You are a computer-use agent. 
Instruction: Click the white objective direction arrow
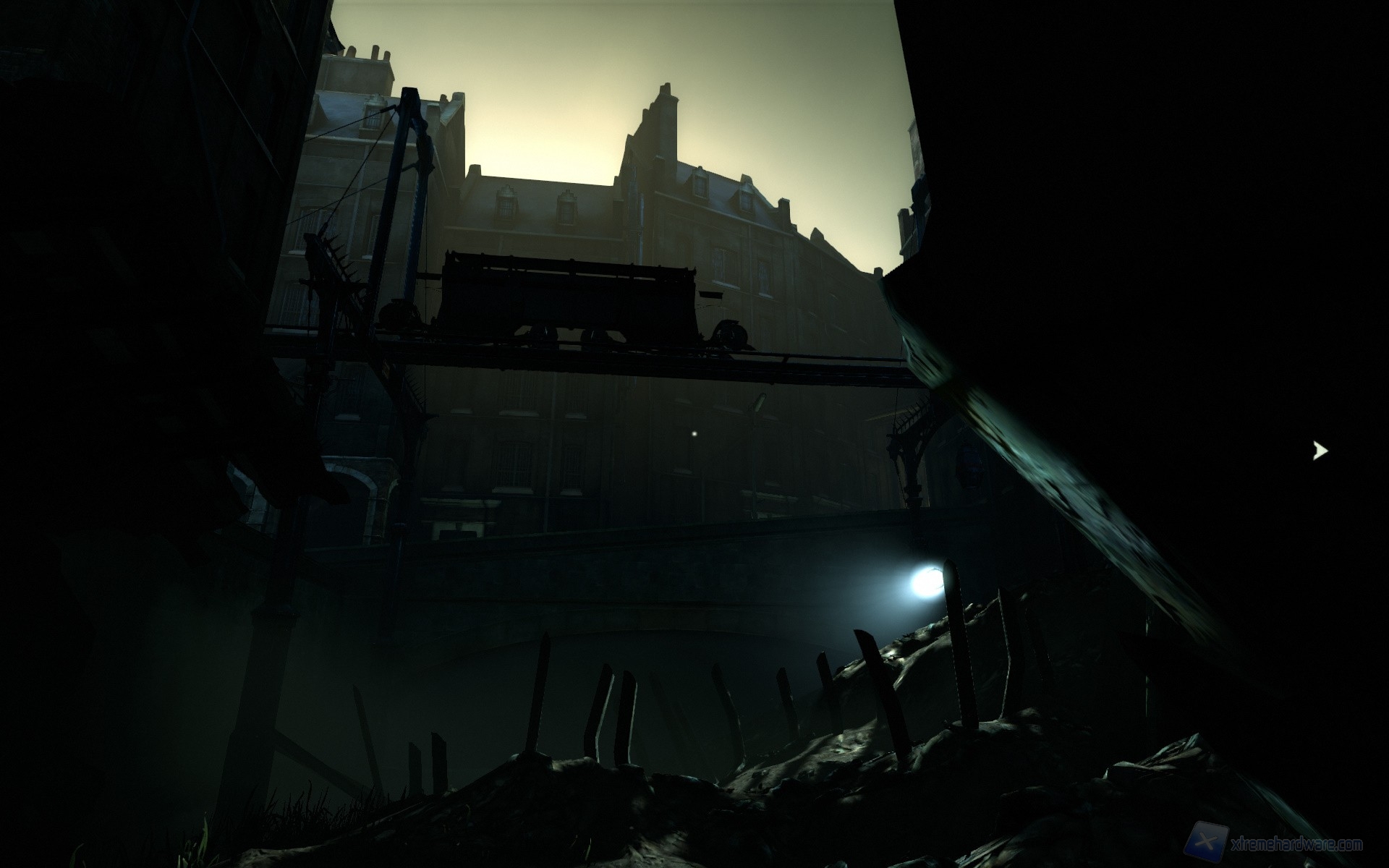(x=1320, y=451)
